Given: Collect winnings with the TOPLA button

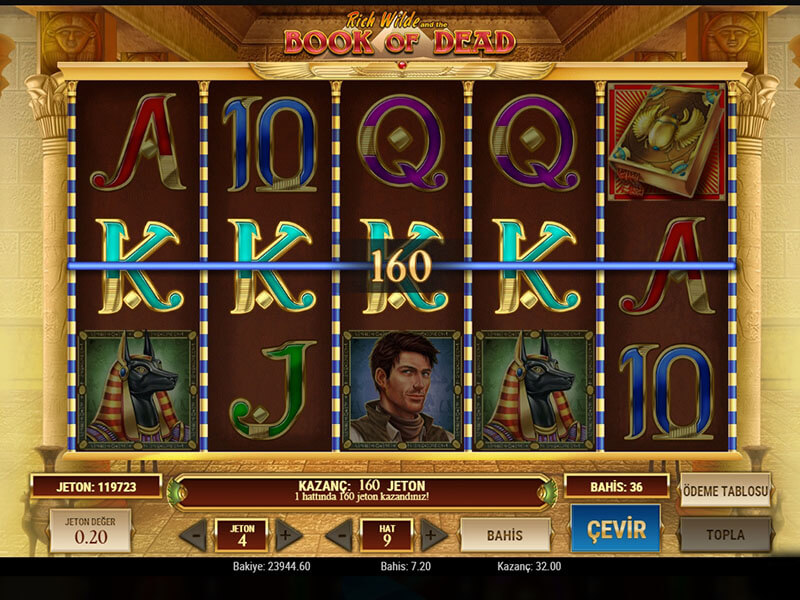Looking at the screenshot, I should point(725,534).
